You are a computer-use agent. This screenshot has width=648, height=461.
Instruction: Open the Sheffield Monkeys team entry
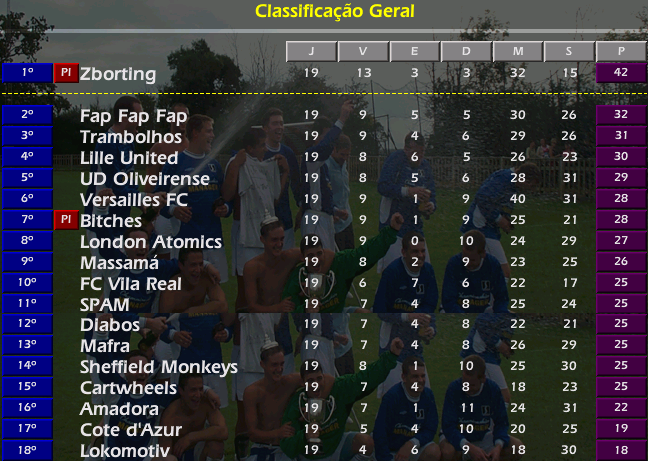[x=158, y=367]
